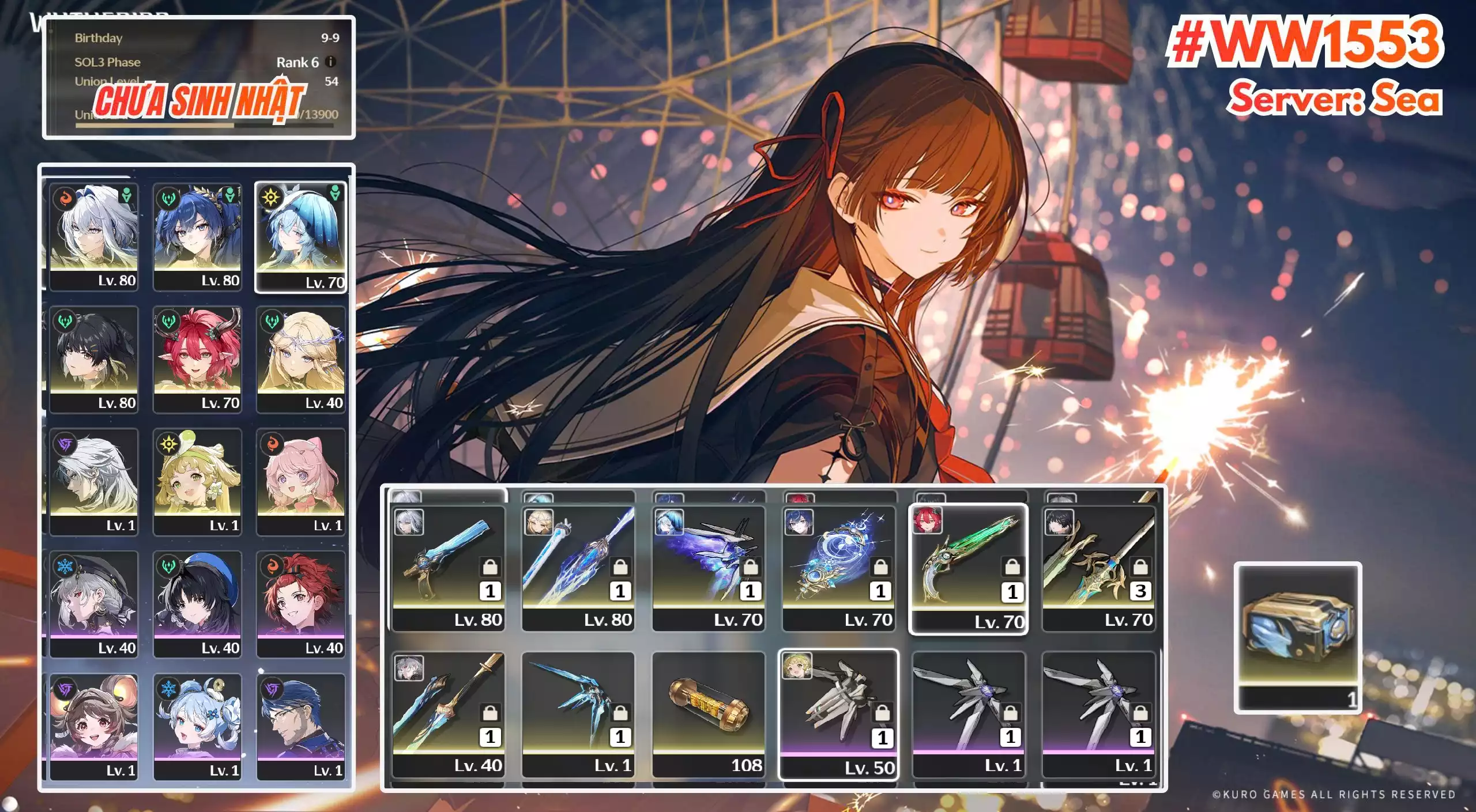Screen dimensions: 1476x812
Task: Pick the grey-haired Glacio character at Lv. 40
Action: [93, 603]
